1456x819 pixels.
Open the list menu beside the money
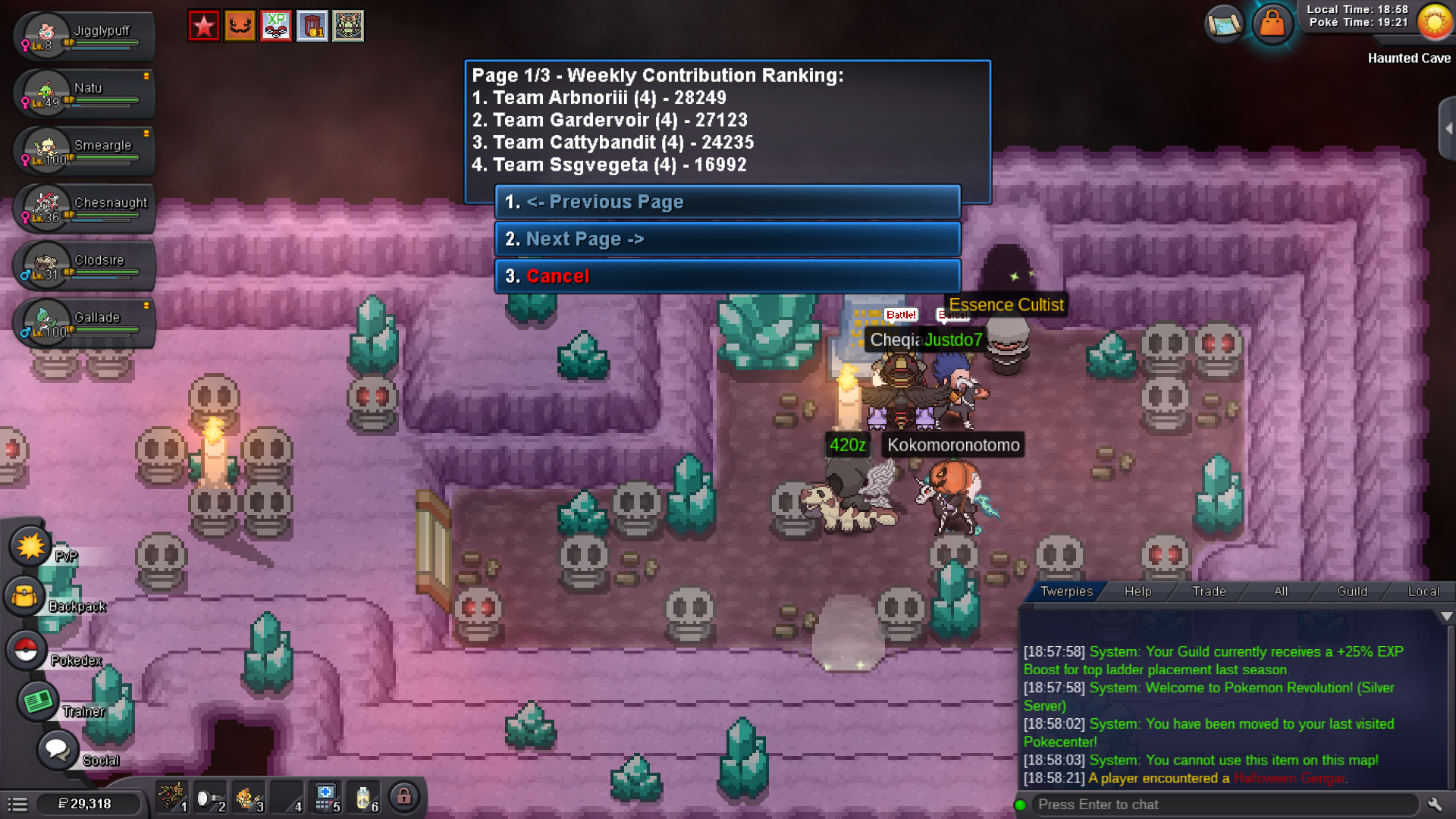pos(17,805)
